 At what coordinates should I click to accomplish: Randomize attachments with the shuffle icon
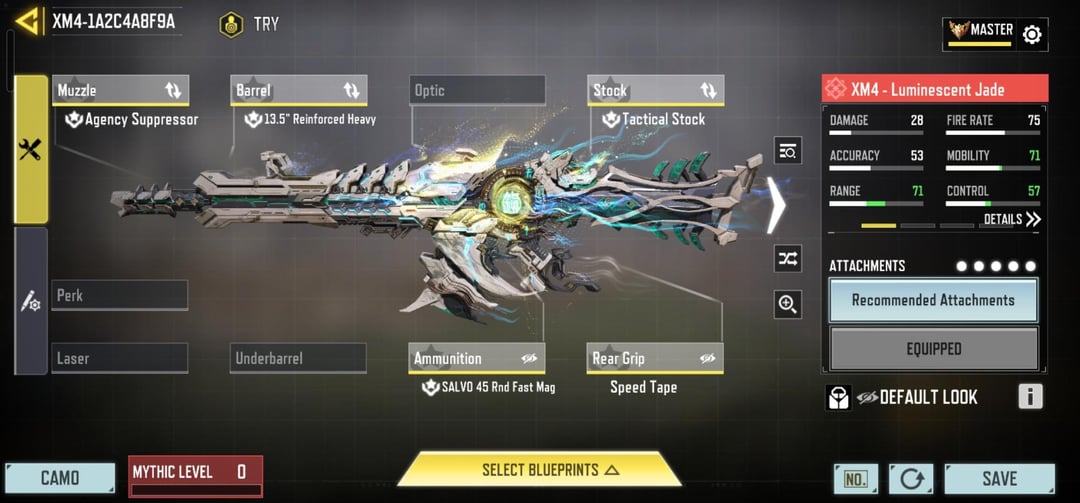[788, 258]
